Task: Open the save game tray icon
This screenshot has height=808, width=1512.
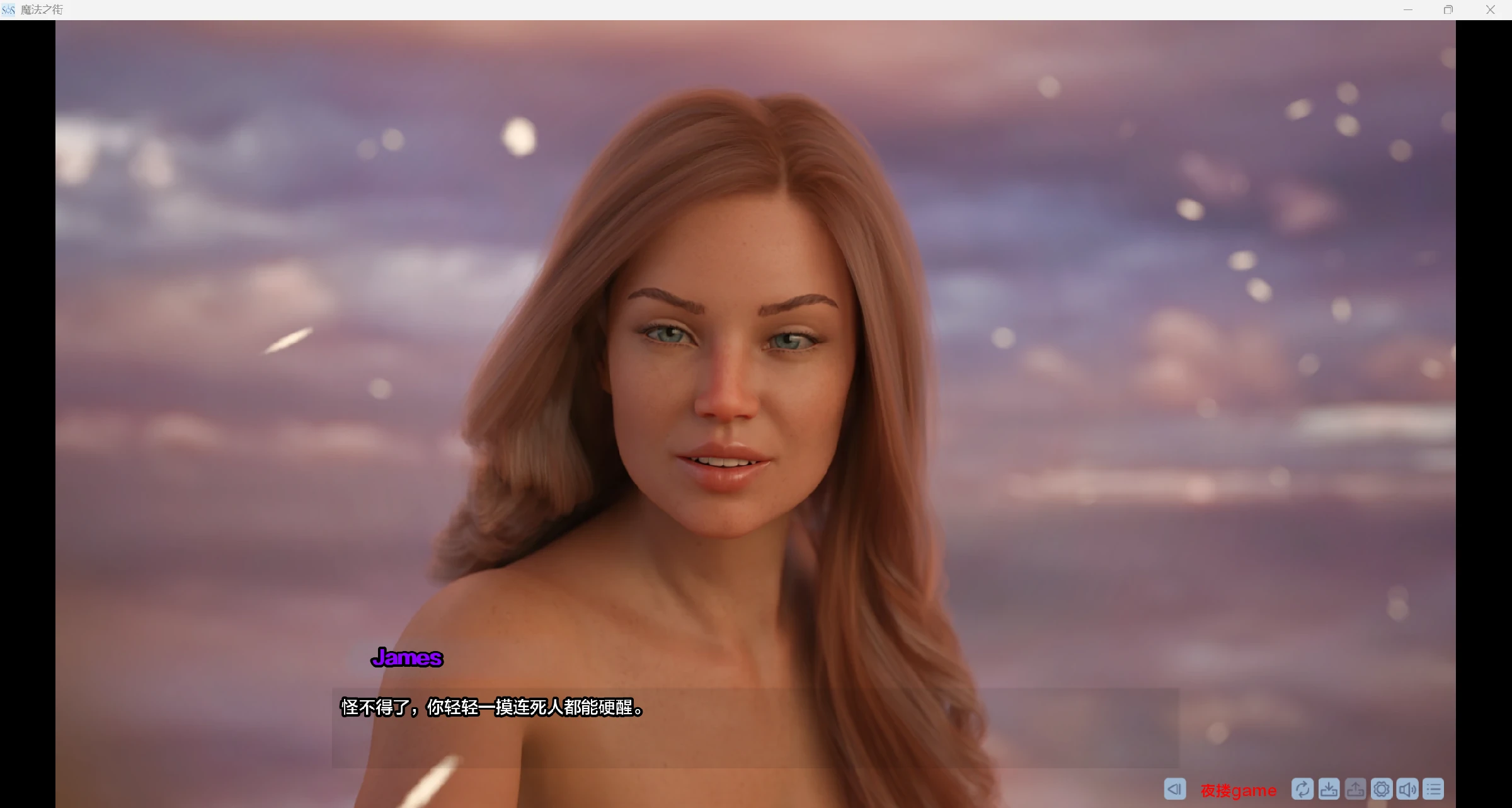Action: pyautogui.click(x=1329, y=789)
